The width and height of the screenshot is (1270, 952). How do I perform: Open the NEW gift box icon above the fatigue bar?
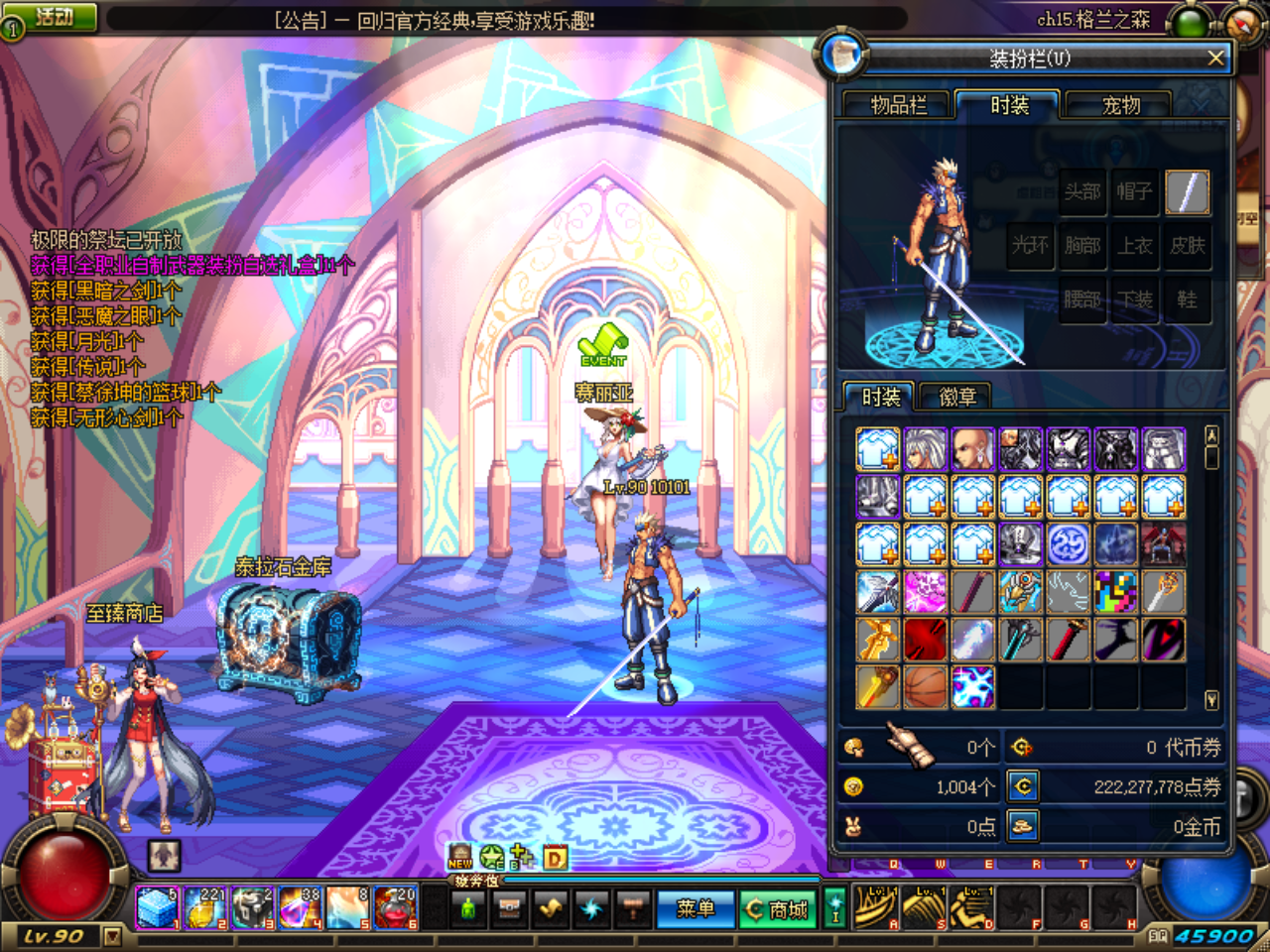point(459,856)
